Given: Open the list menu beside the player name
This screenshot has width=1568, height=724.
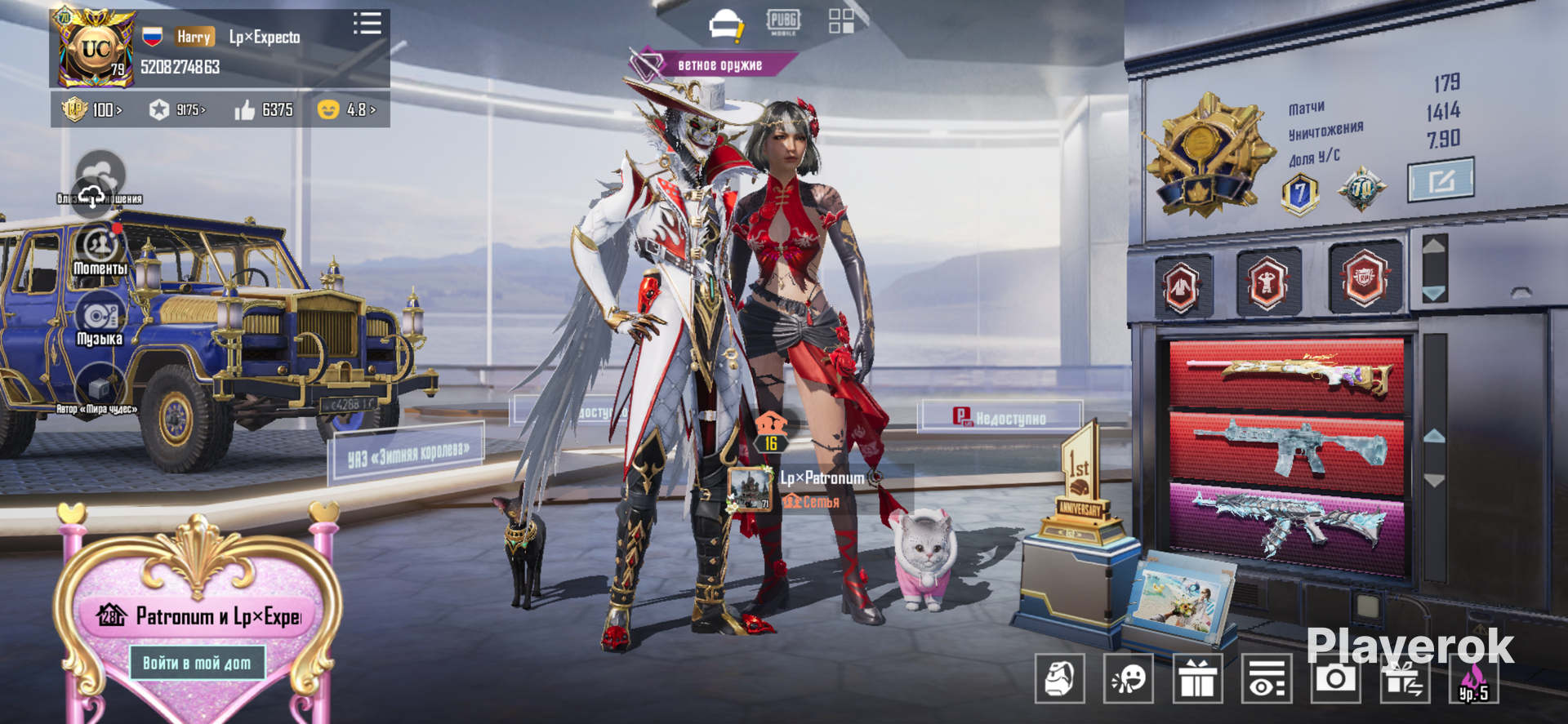Looking at the screenshot, I should click(x=367, y=23).
